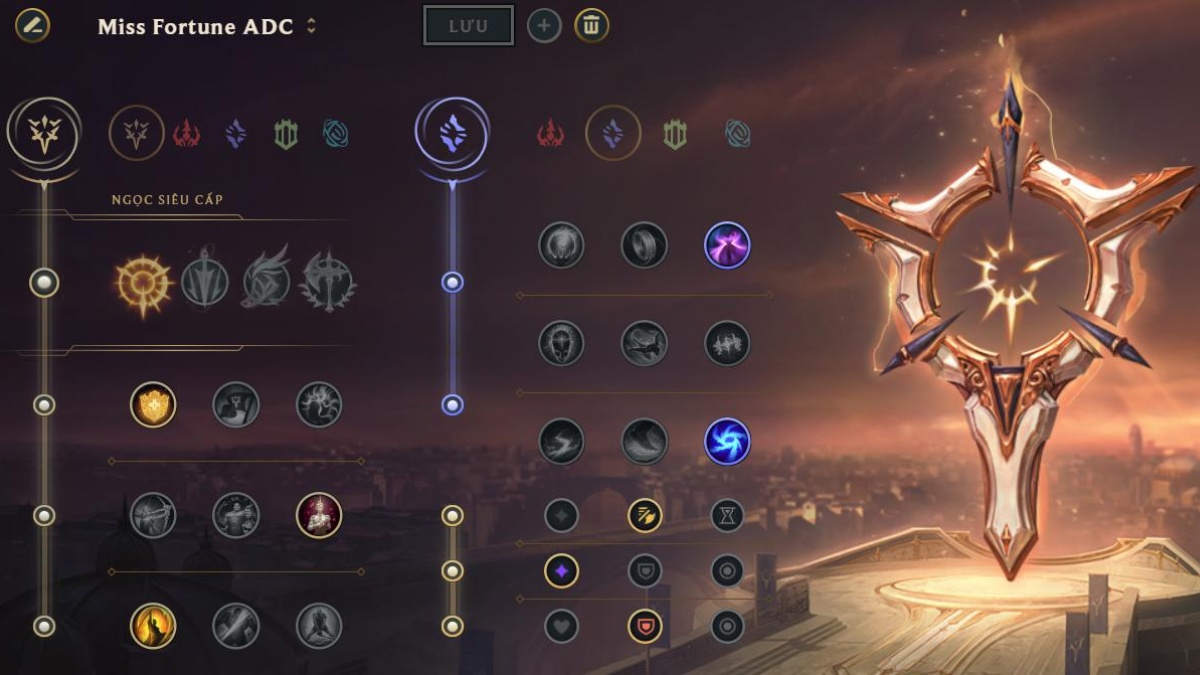Choose the heart health stat shard

[x=561, y=627]
